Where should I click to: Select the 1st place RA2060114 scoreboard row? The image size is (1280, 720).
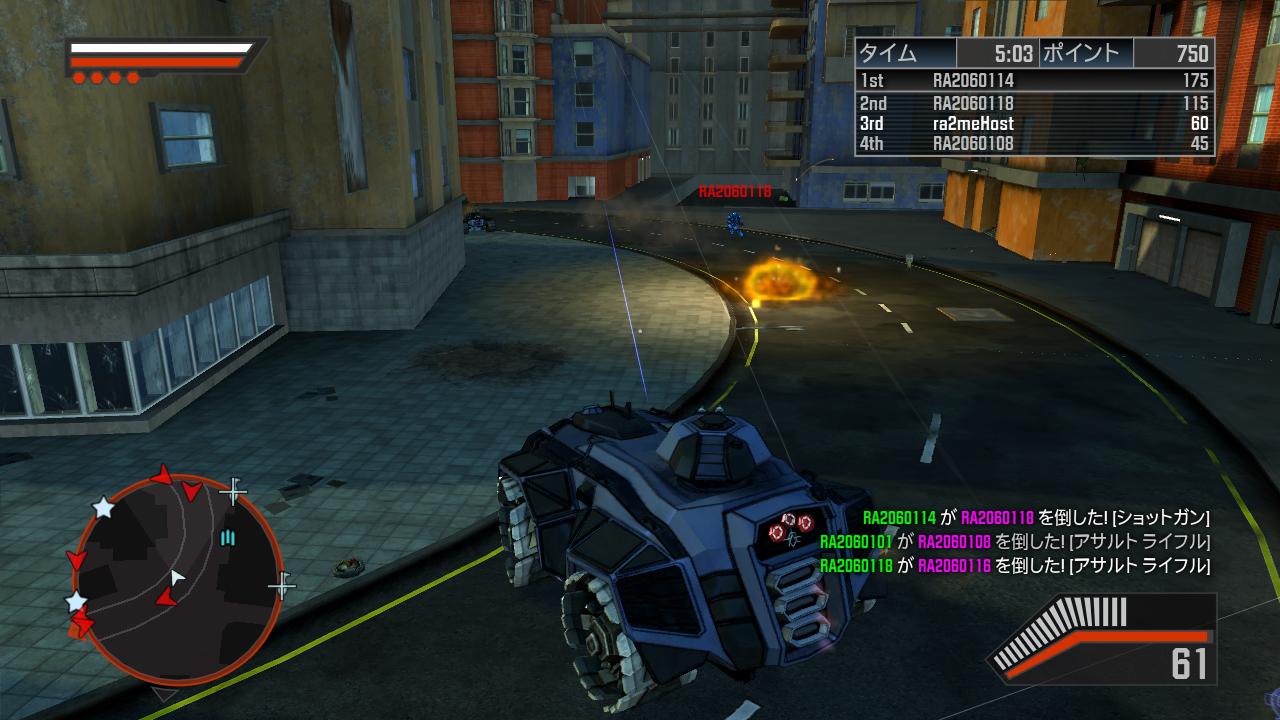coord(1034,80)
